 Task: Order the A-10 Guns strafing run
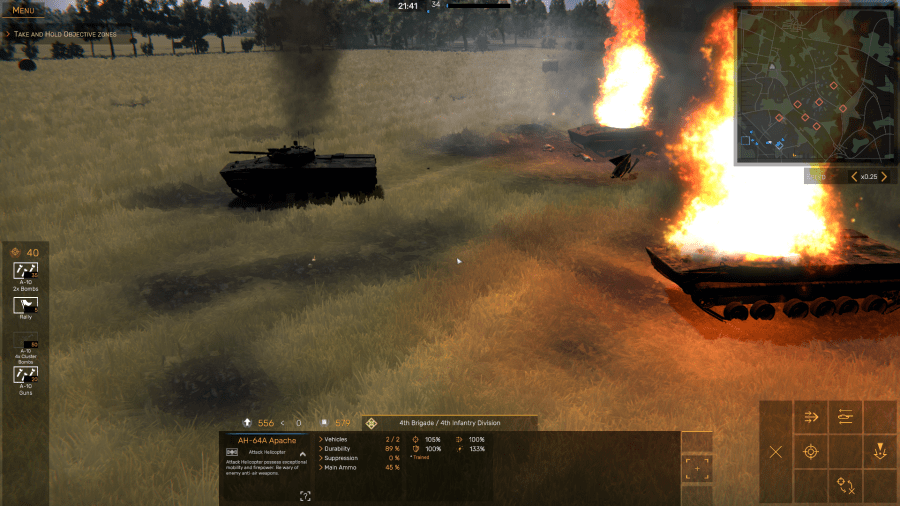tap(25, 375)
